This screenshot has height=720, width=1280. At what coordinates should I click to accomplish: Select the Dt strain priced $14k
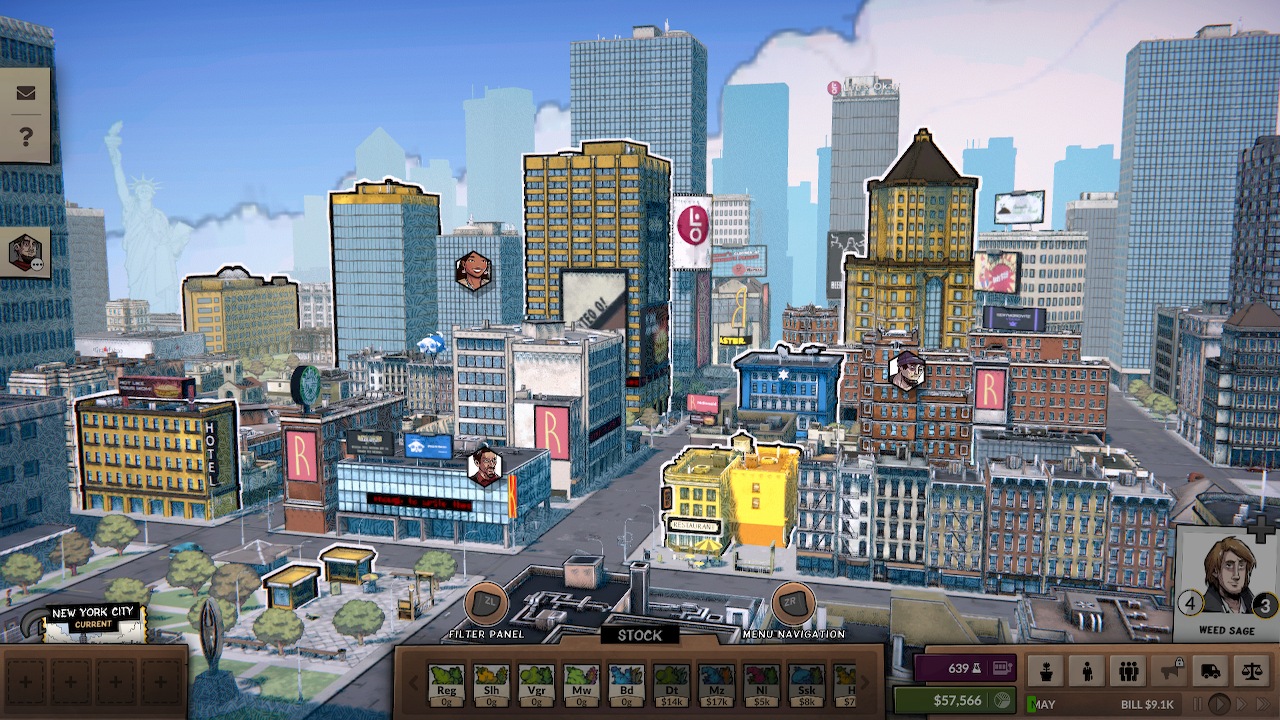(672, 685)
